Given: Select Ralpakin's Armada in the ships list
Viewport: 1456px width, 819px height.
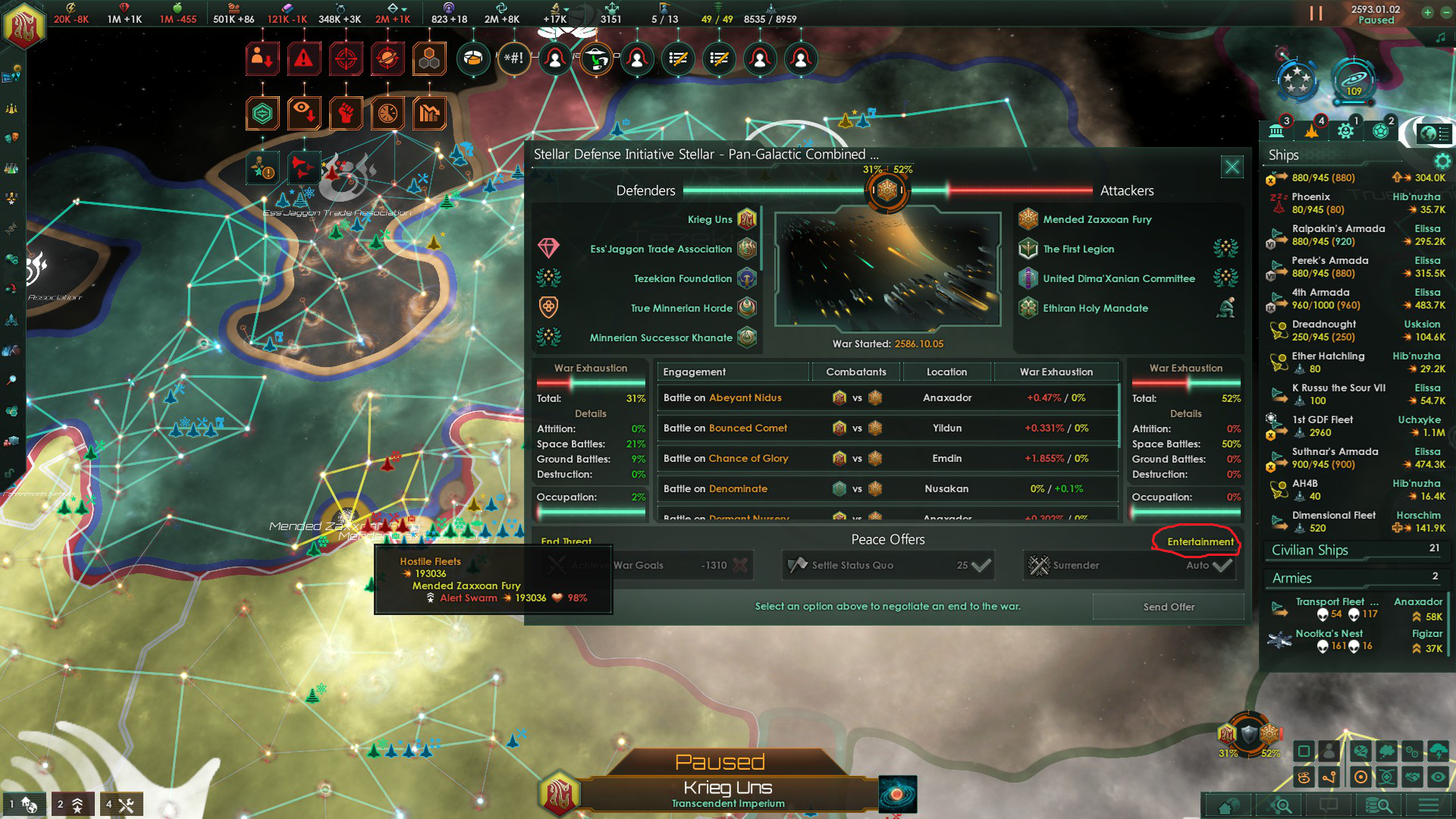Looking at the screenshot, I should (1338, 234).
